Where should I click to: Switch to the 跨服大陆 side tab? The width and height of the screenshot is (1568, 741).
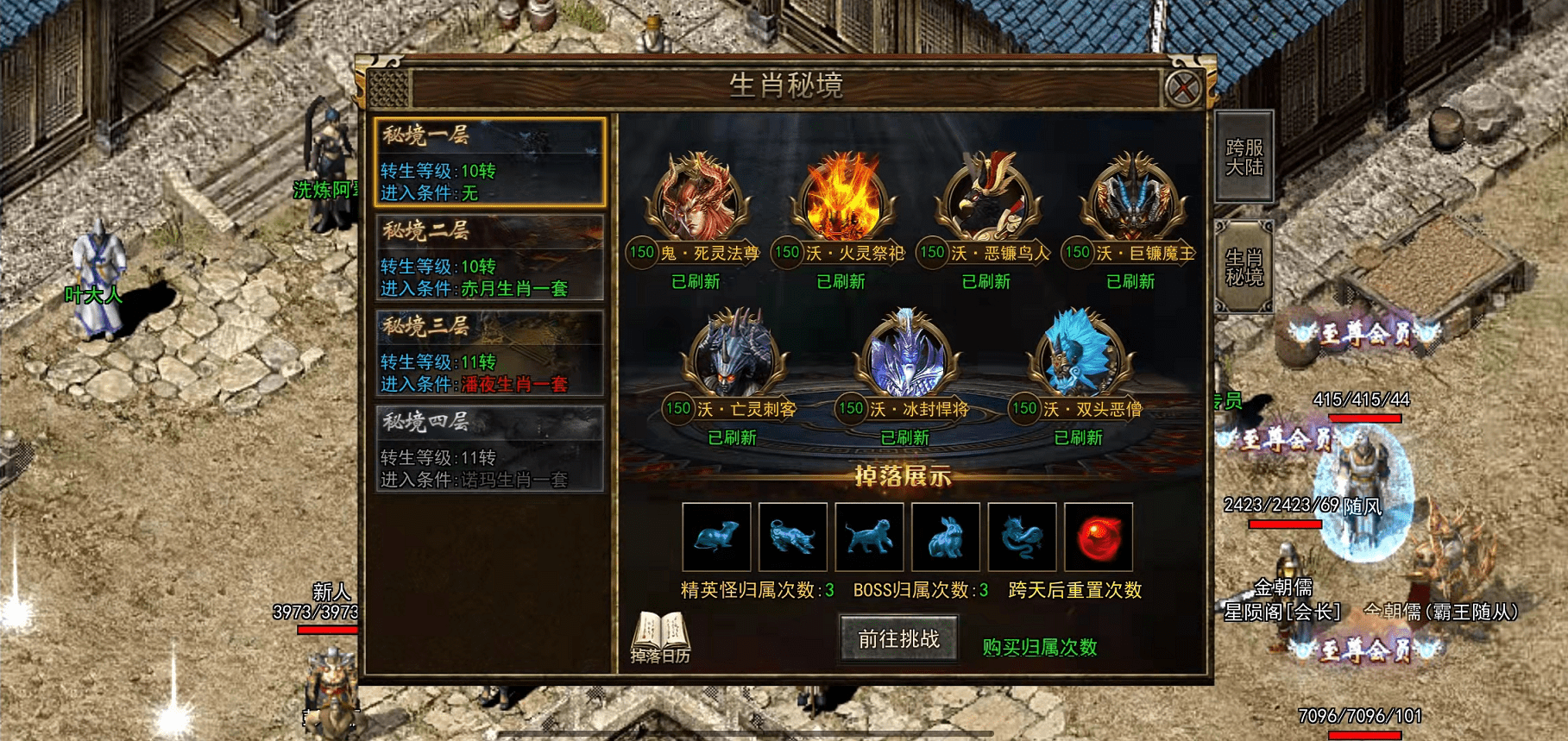pyautogui.click(x=1244, y=157)
